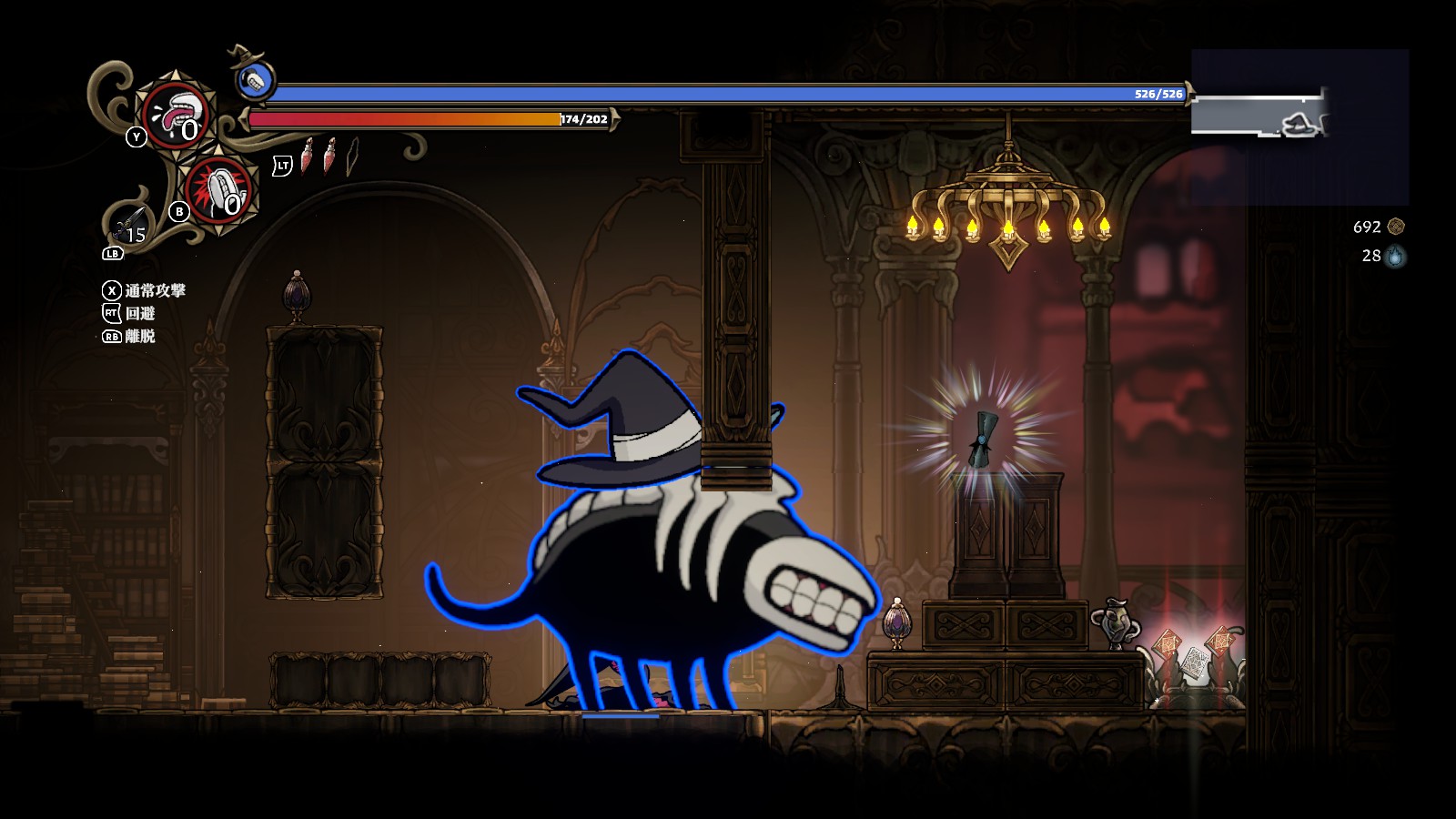Click the blue soul flame currency icon
The image size is (1456, 819).
(1395, 257)
